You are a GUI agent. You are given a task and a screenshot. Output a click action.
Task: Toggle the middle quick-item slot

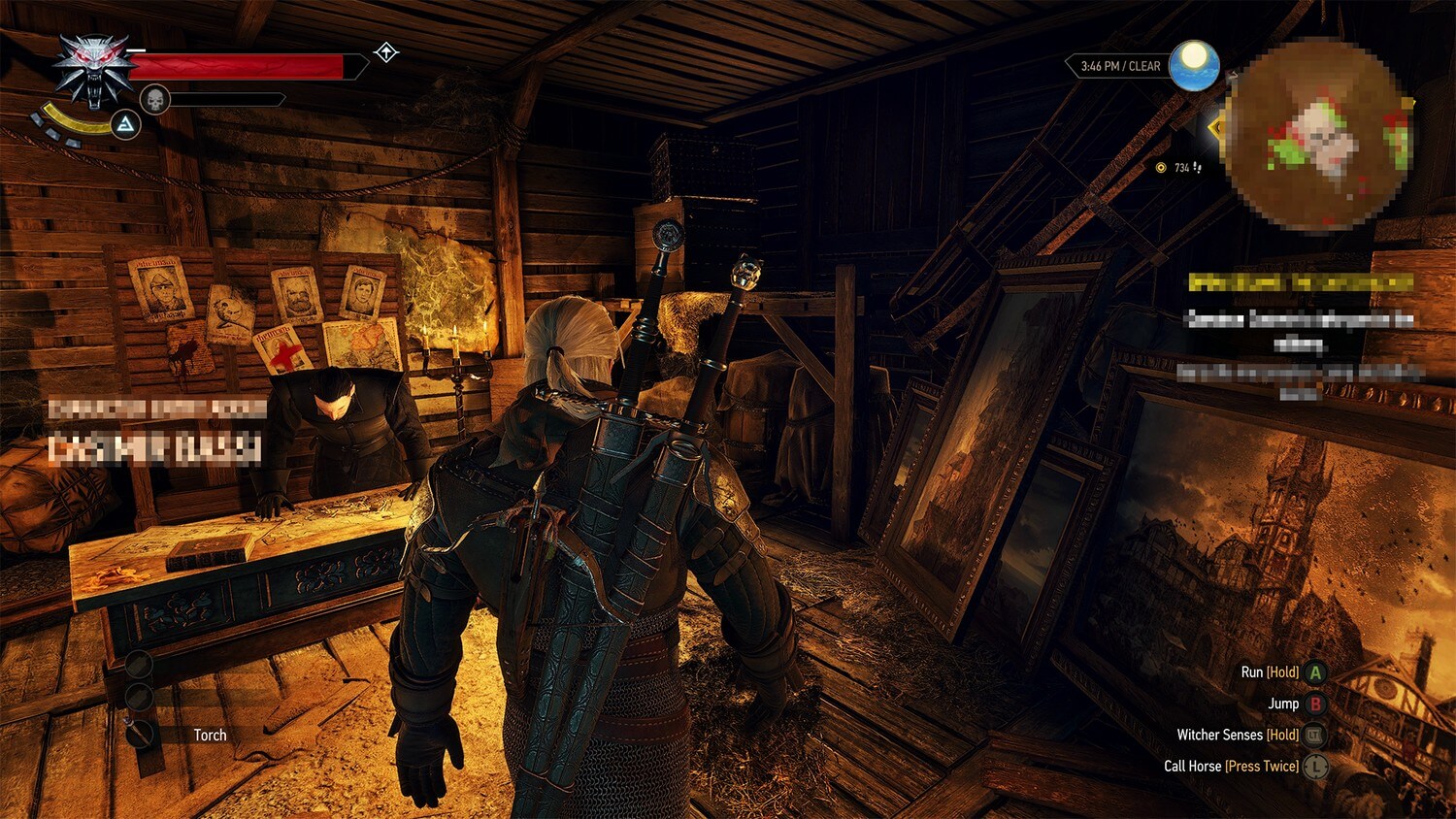tap(138, 699)
